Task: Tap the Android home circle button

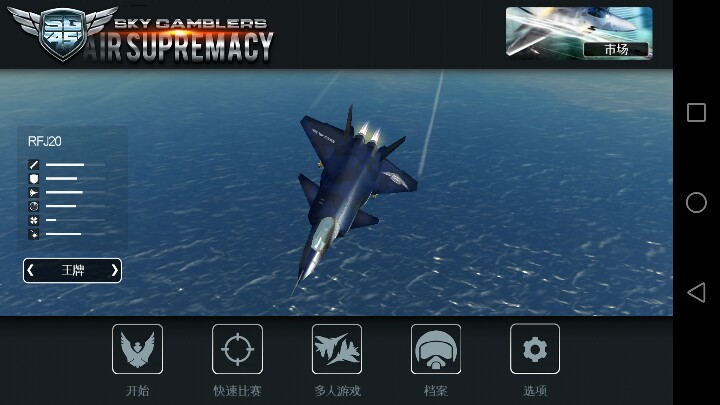Action: point(696,202)
